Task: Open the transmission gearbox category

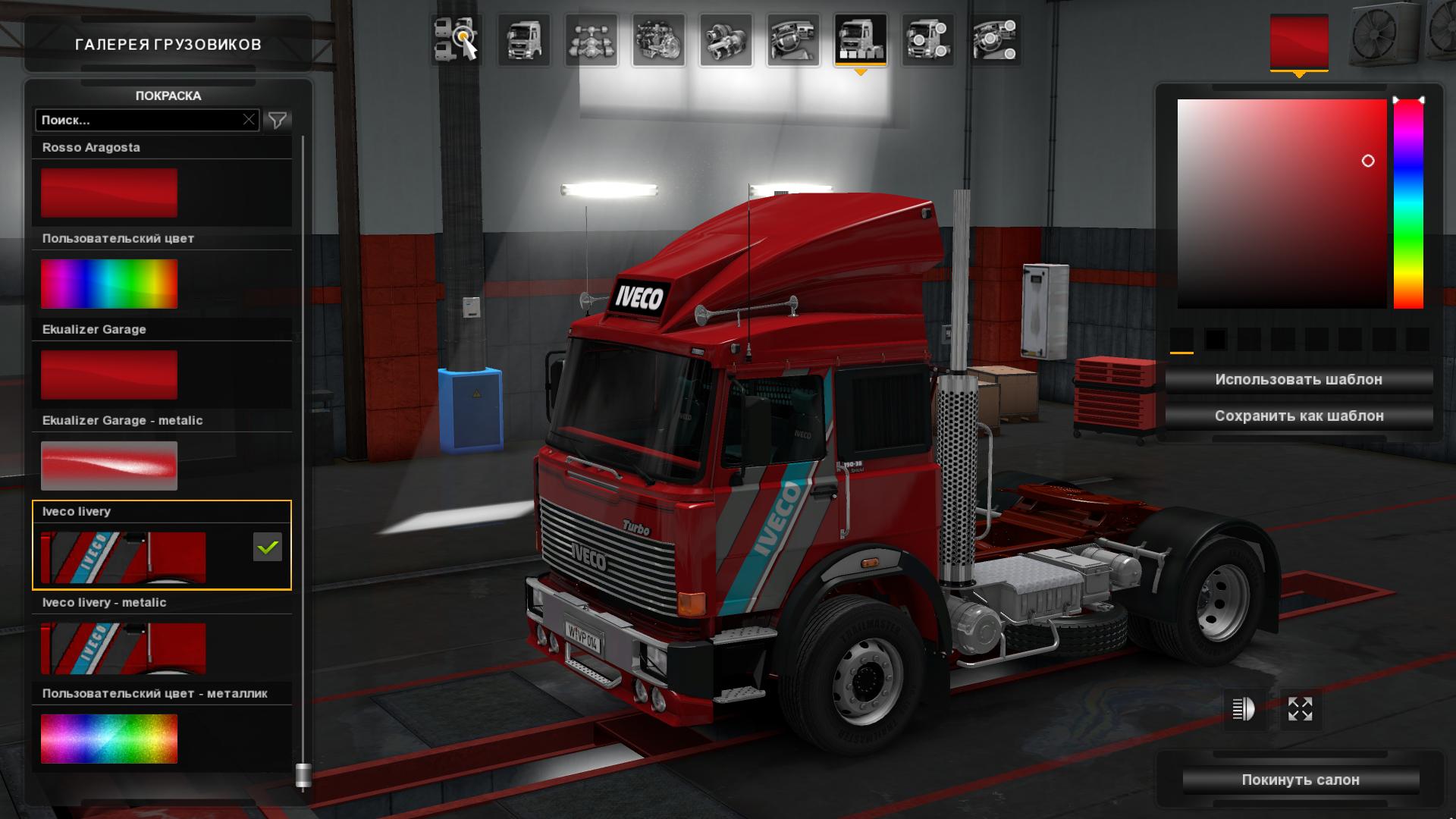Action: pyautogui.click(x=726, y=40)
